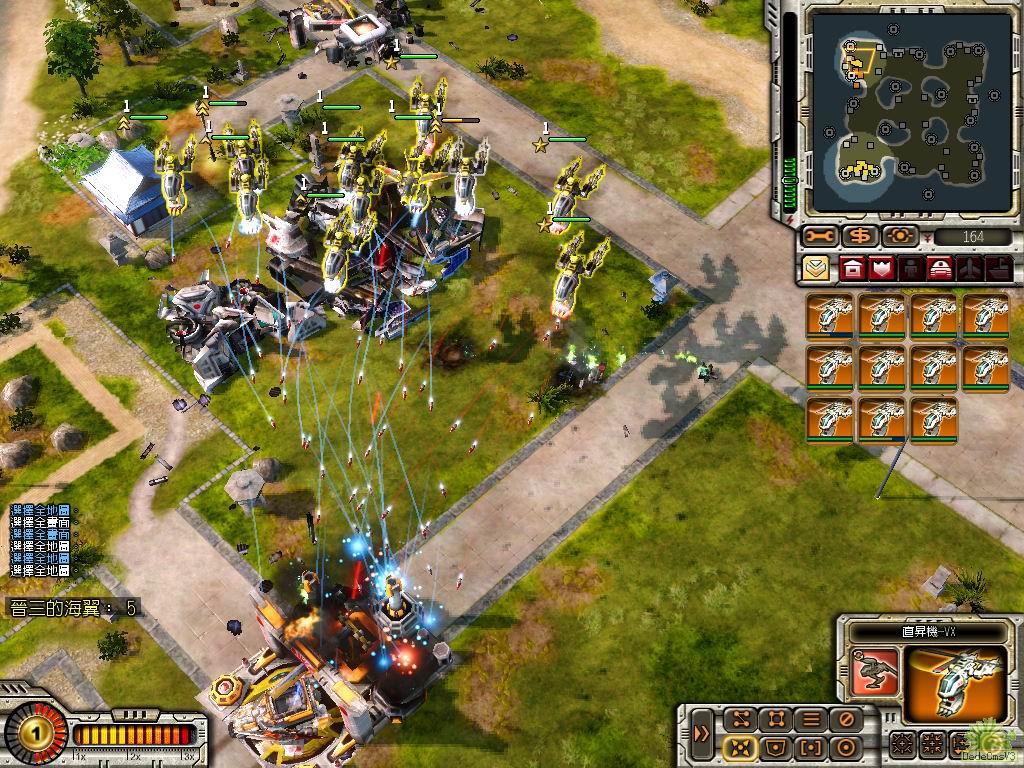This screenshot has width=1024, height=768.
Task: Select the bracketed dot command icon
Action: (x=811, y=747)
